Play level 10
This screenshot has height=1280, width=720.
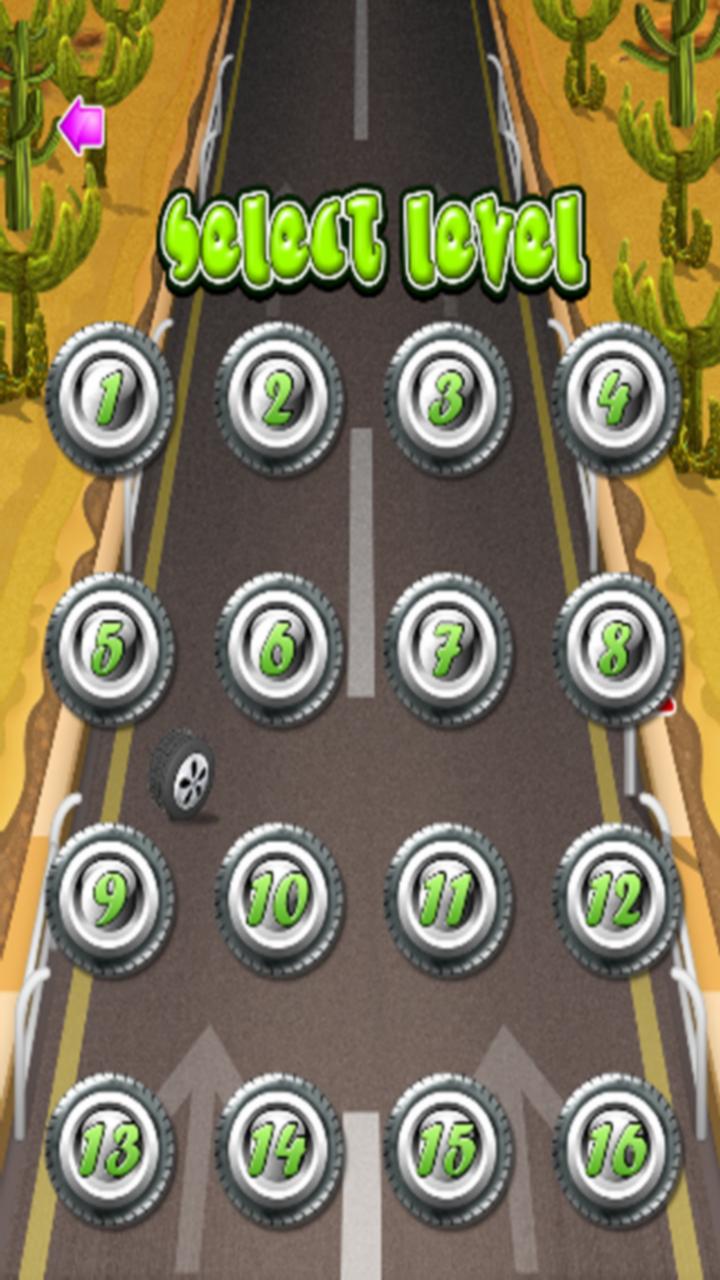(x=279, y=900)
